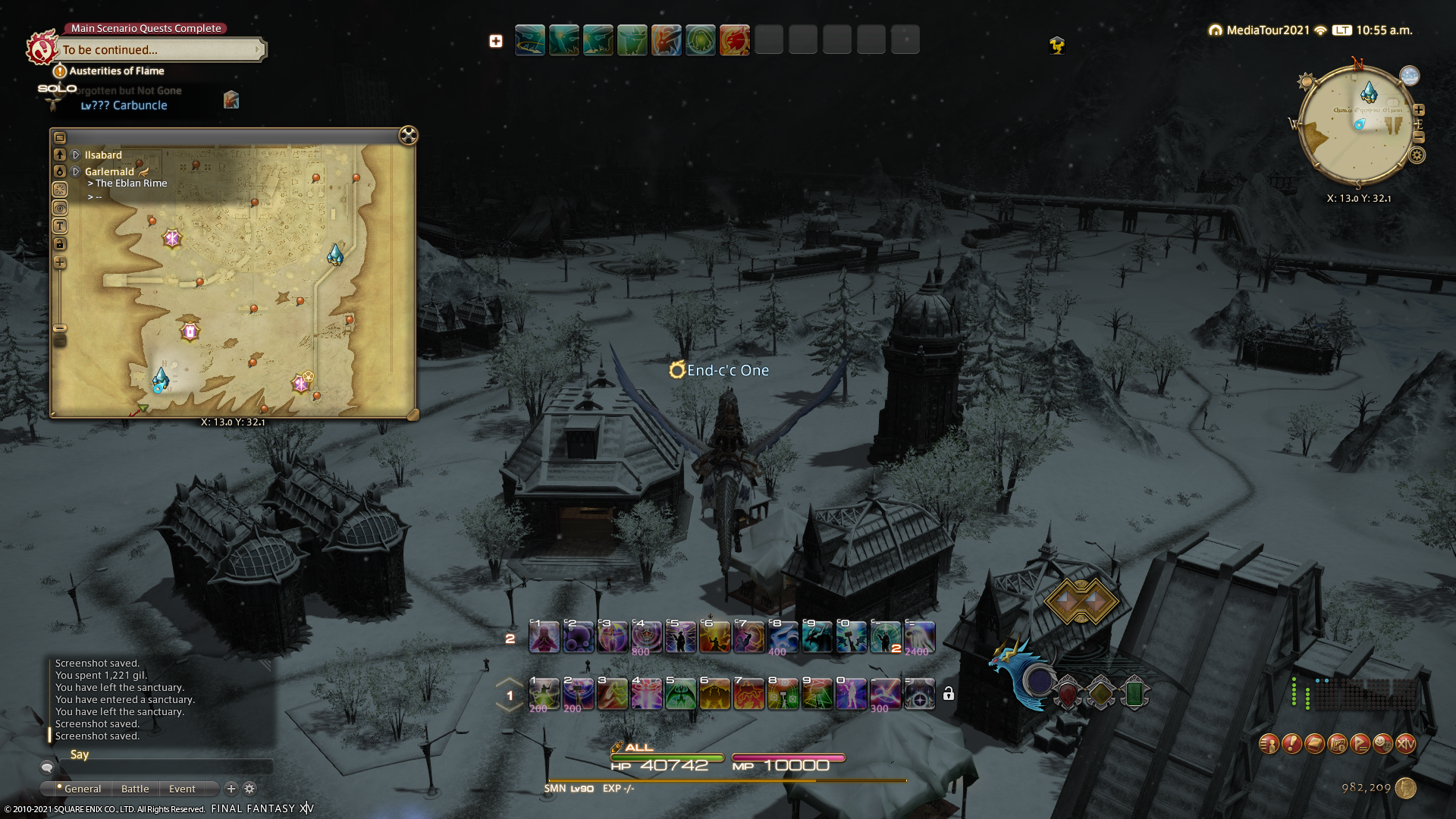1456x819 pixels.
Task: Switch to the Battle chat tab
Action: click(135, 789)
